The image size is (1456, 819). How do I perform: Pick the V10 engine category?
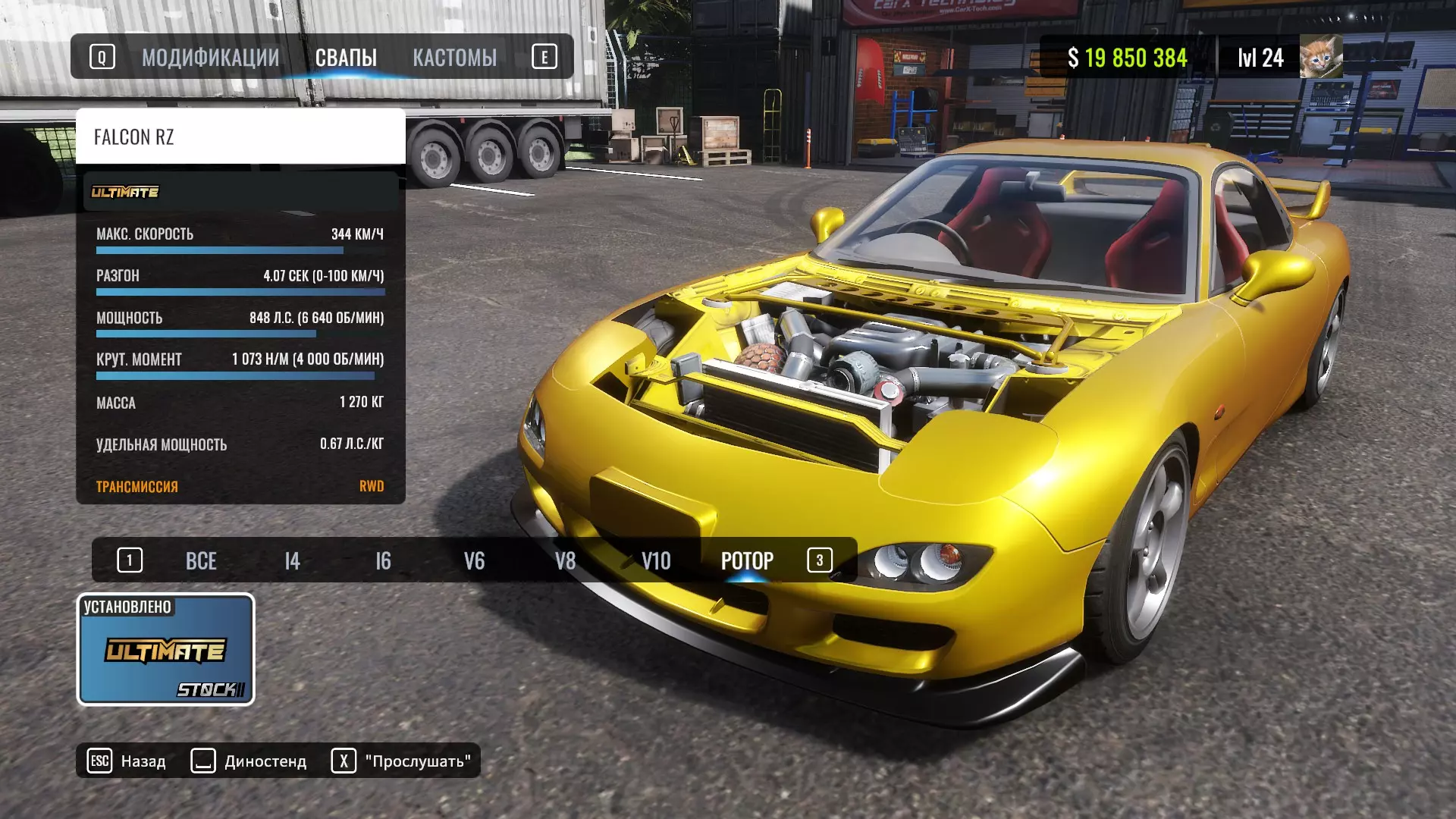pos(656,561)
